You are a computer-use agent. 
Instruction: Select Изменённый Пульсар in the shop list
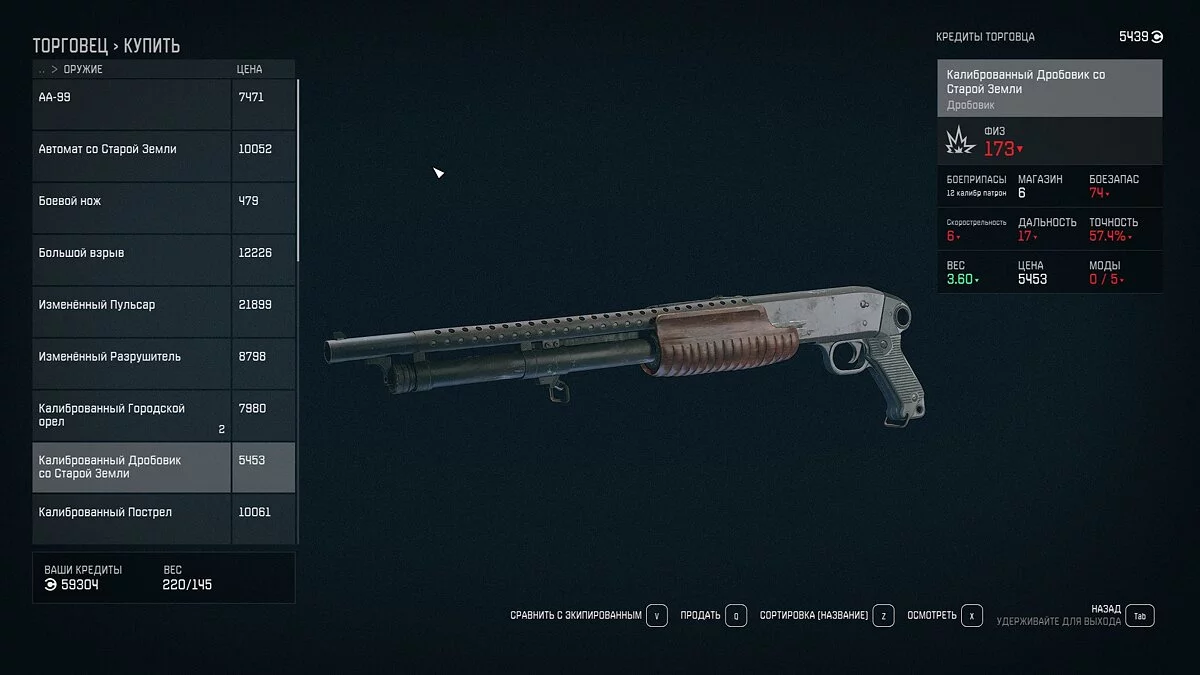click(133, 306)
